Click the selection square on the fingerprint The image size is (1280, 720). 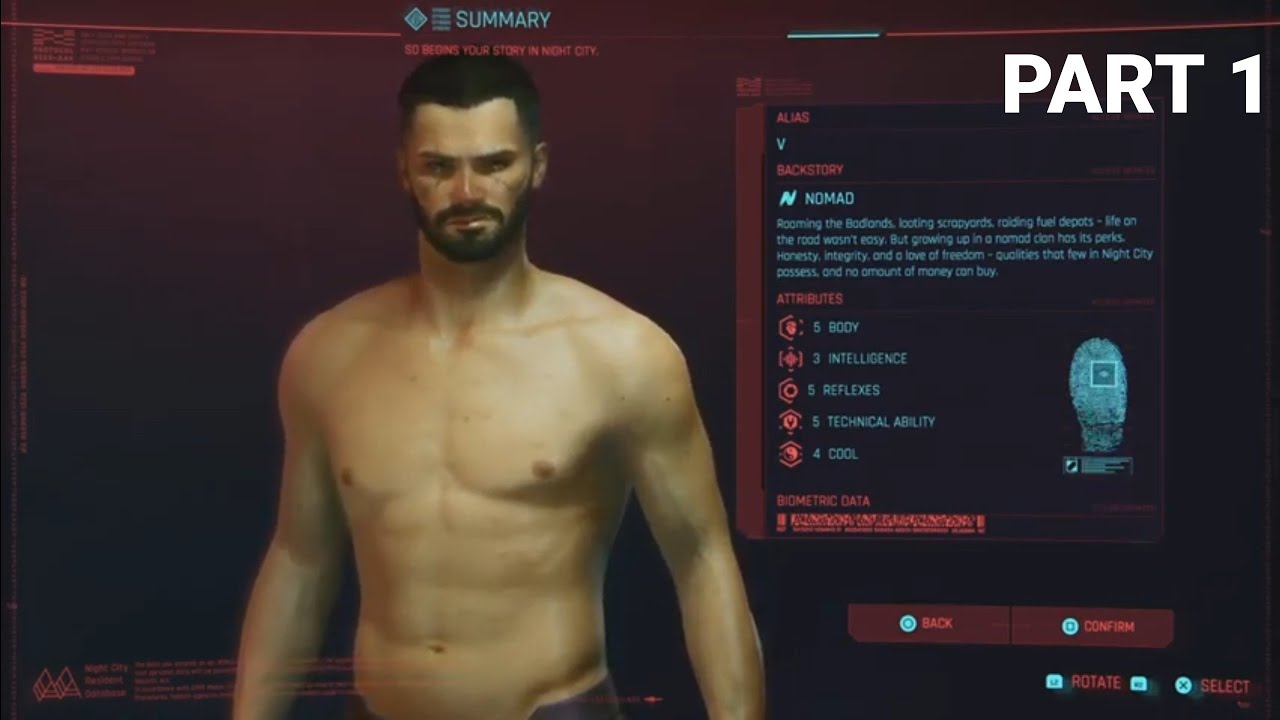(1104, 374)
